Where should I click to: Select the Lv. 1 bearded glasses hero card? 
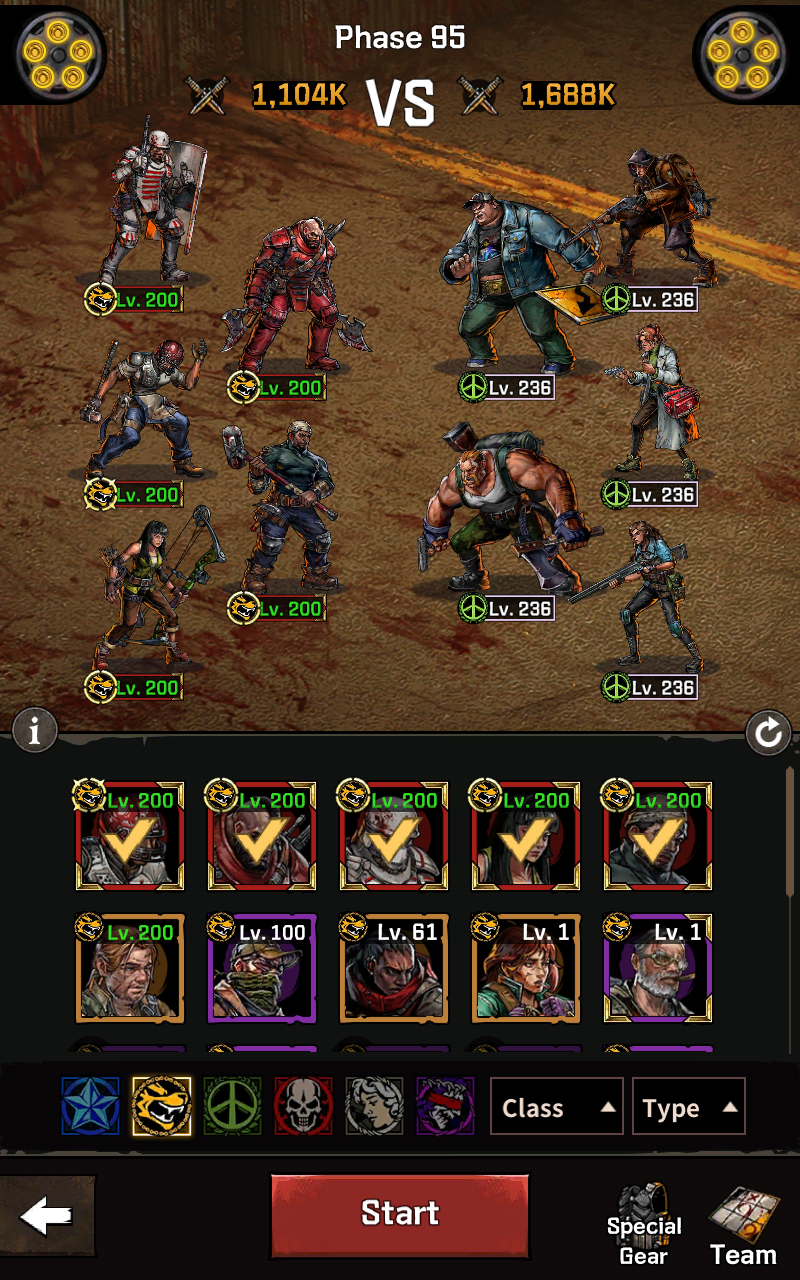pos(657,969)
